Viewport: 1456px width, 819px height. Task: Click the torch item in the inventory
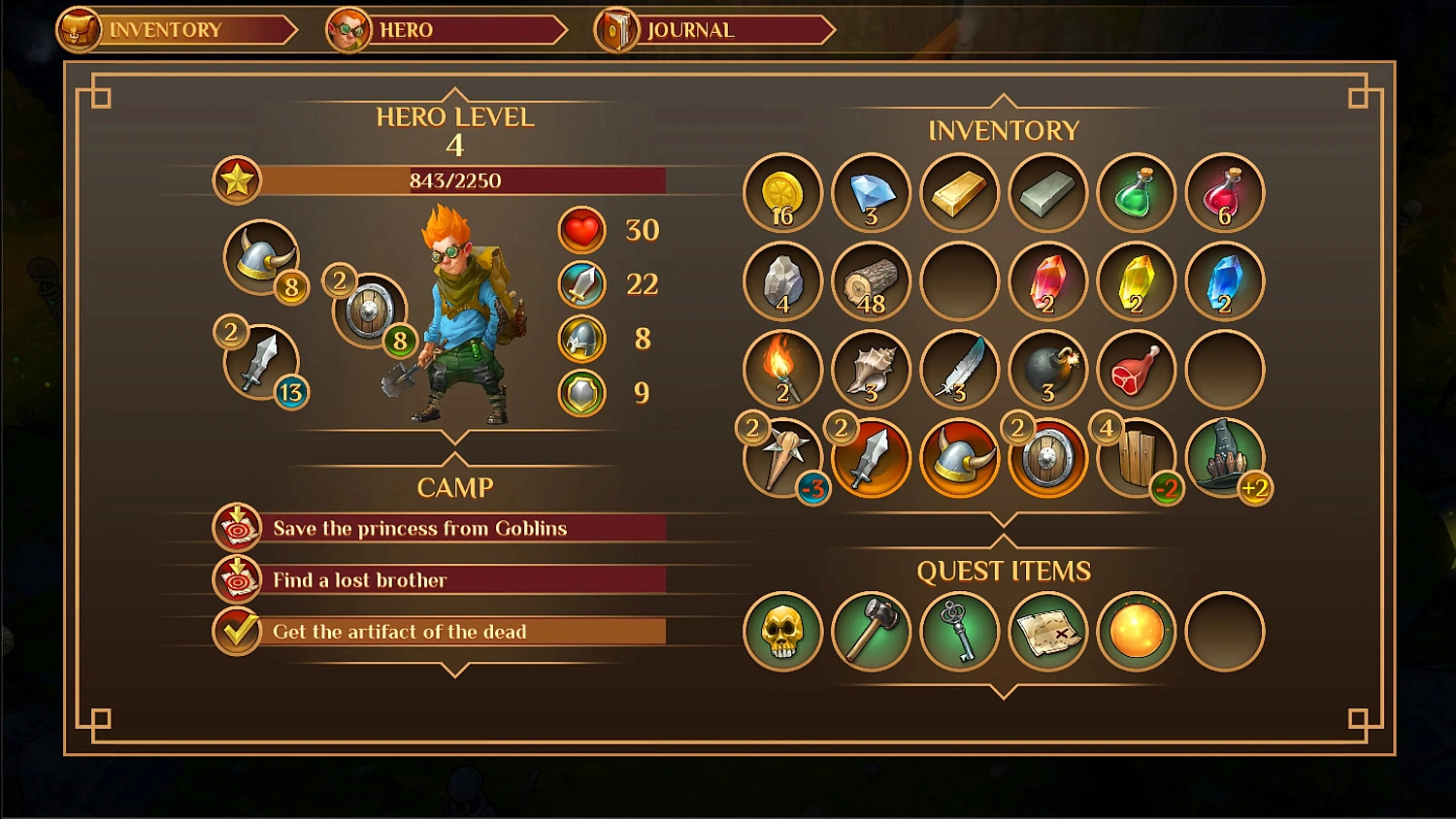point(782,370)
